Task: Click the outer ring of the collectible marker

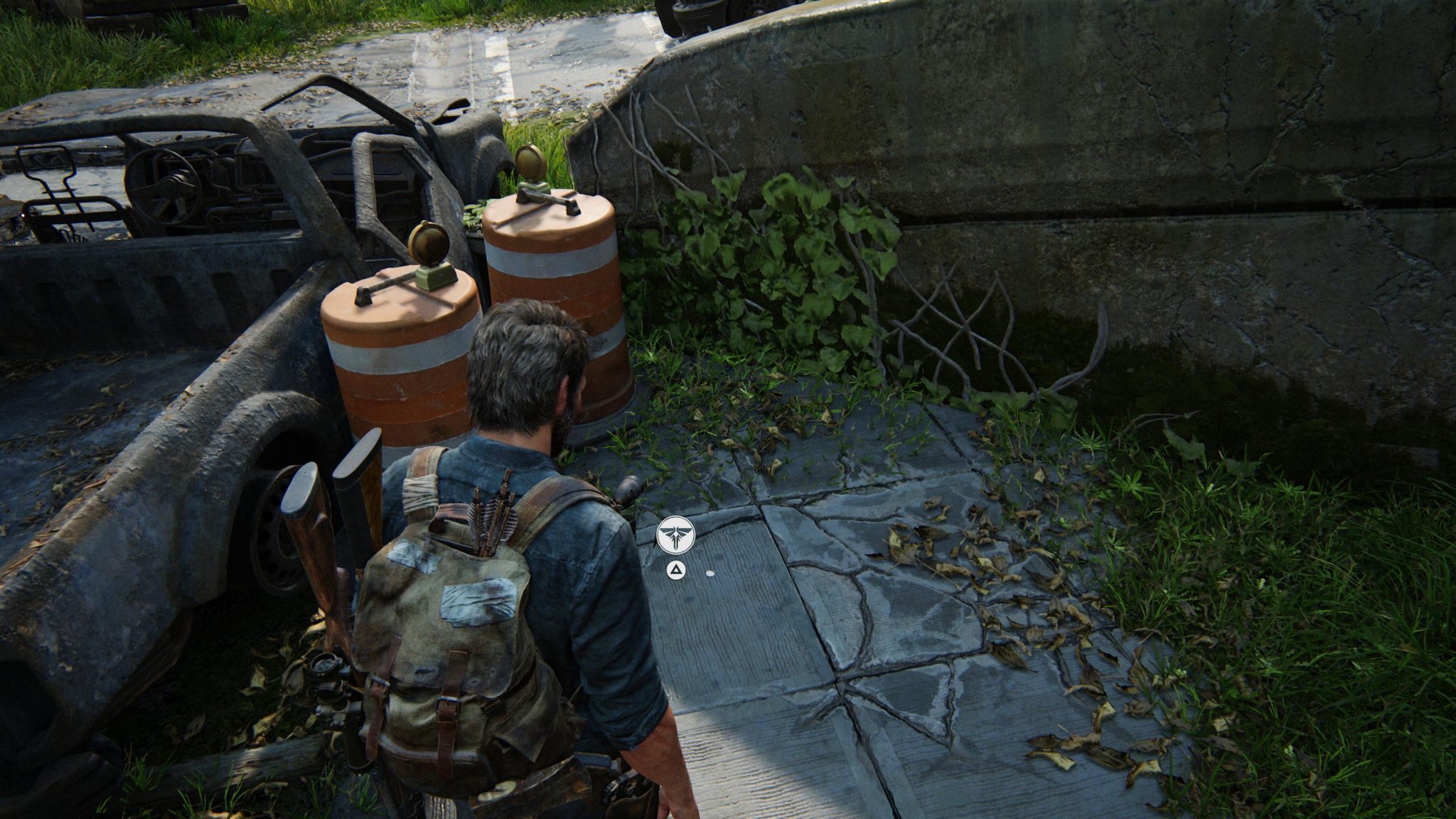Action: pyautogui.click(x=675, y=517)
